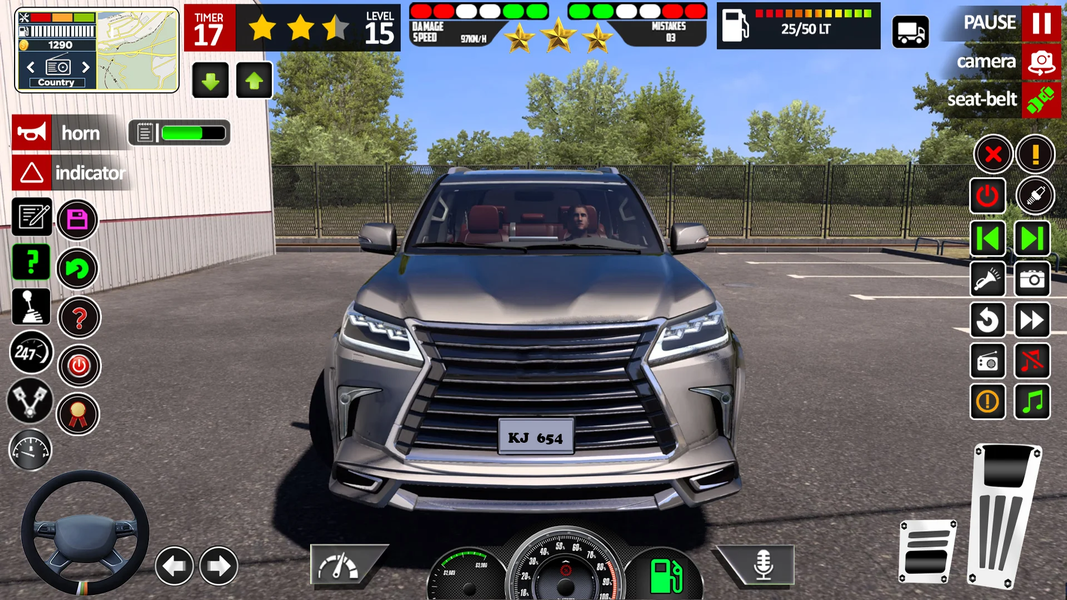Select the truck icon in top bar
Viewport: 1067px width, 600px height.
coord(910,33)
